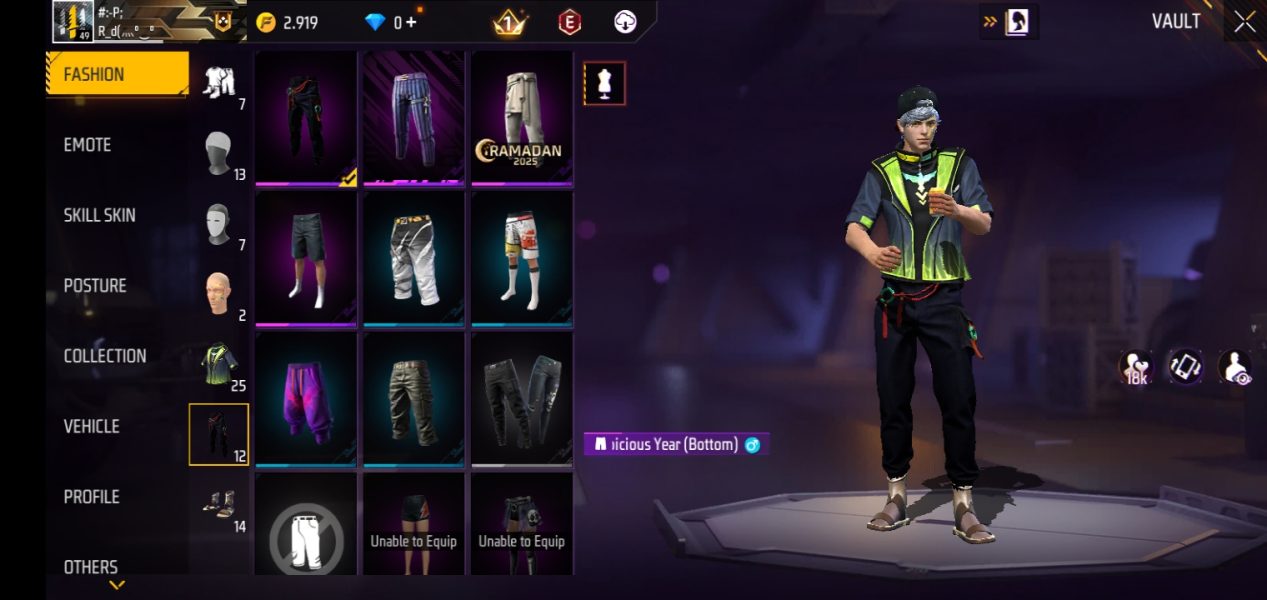This screenshot has width=1267, height=600.
Task: Equip the purple striped pants
Action: pos(413,118)
